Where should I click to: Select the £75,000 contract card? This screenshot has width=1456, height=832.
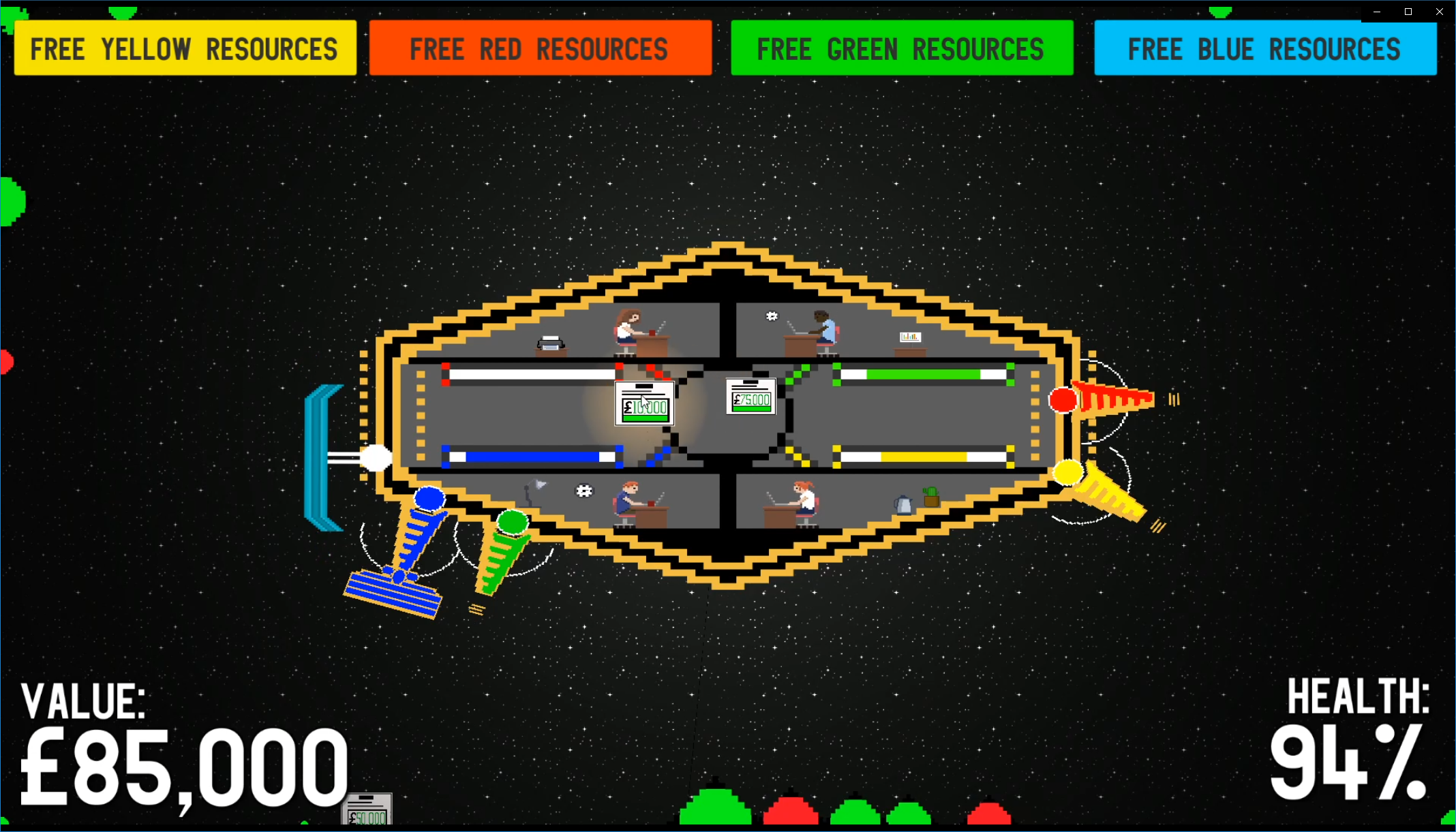750,397
